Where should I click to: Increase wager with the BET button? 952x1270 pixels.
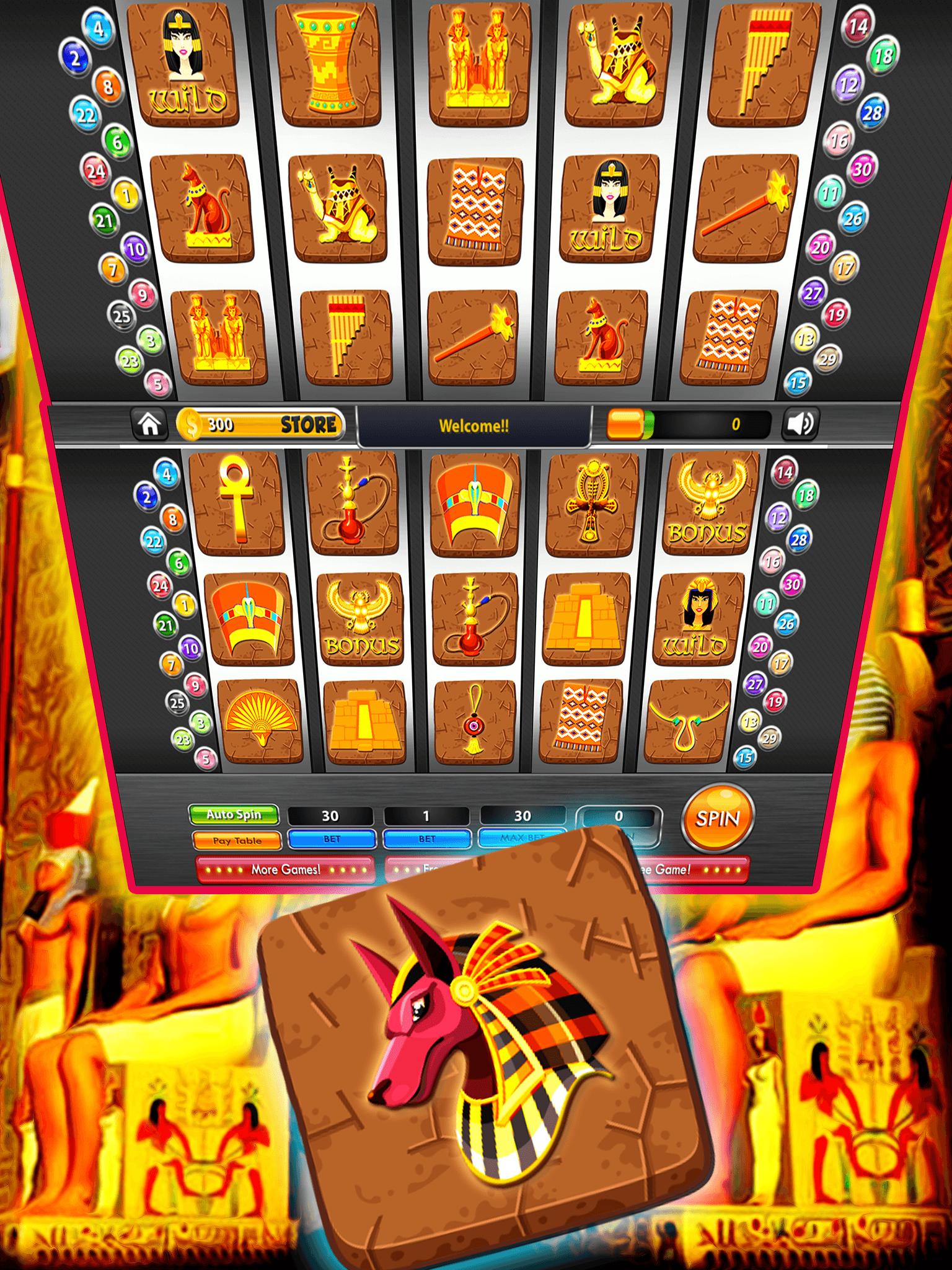[x=332, y=839]
